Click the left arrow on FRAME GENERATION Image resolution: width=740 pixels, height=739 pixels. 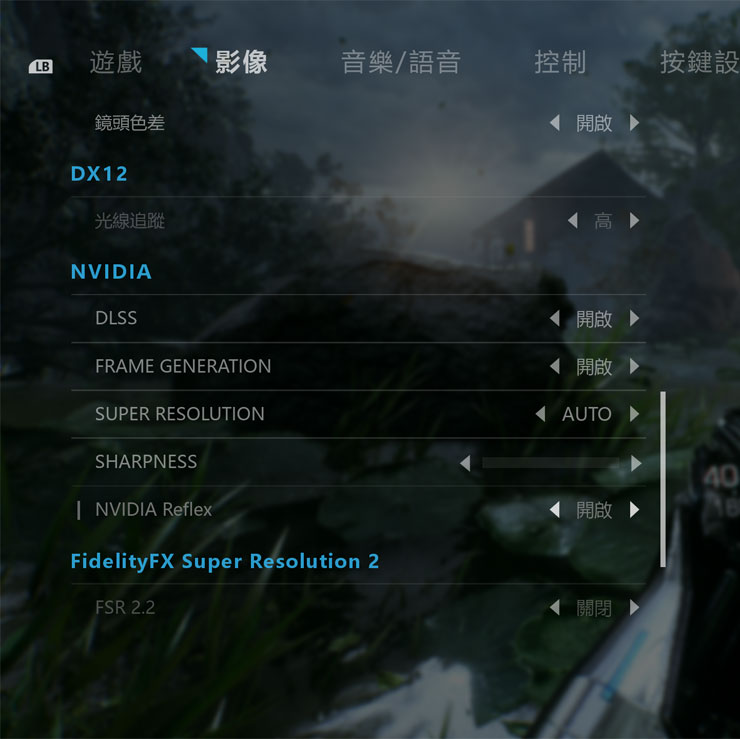(555, 367)
